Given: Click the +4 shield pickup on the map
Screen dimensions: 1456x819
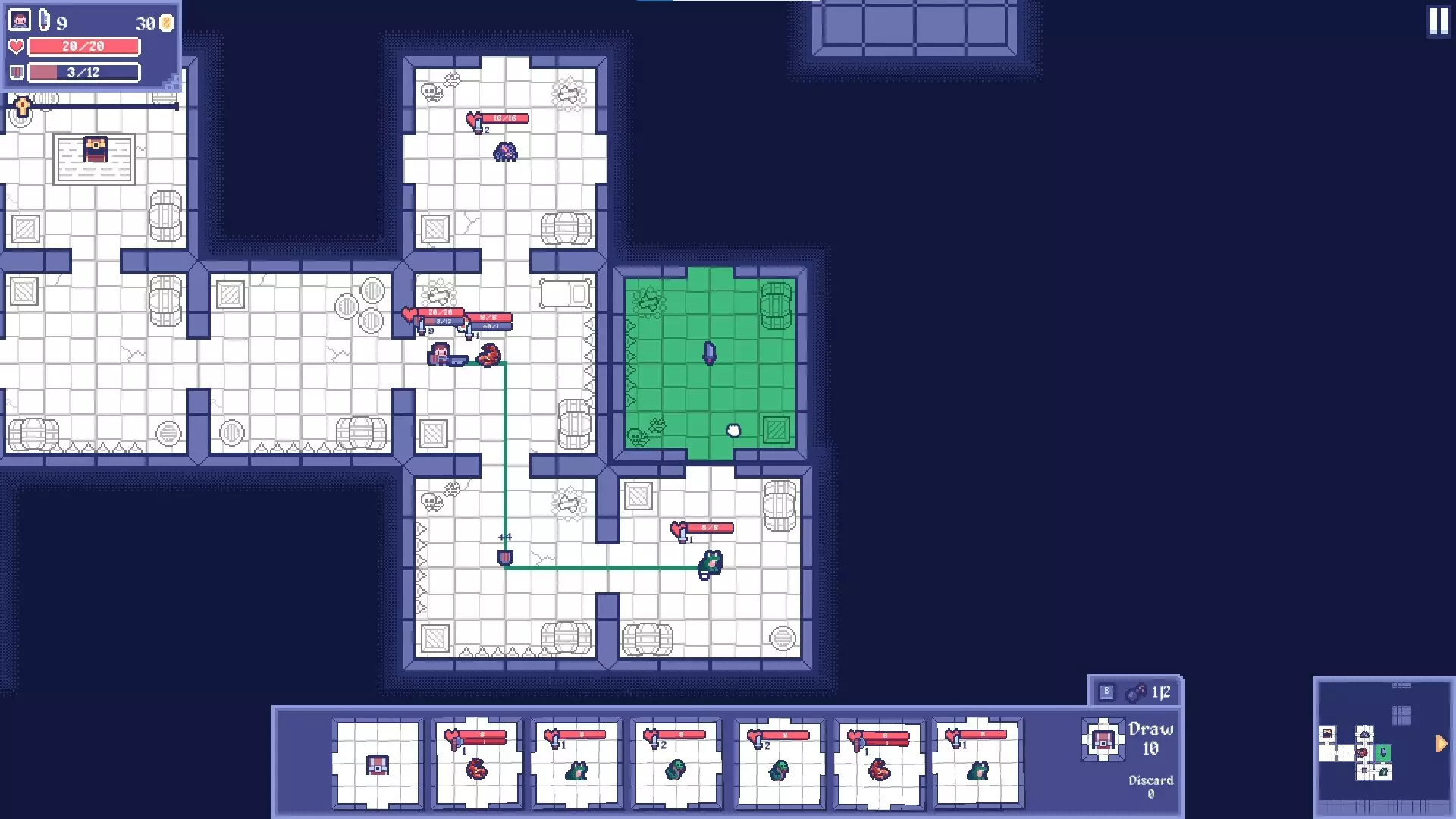Looking at the screenshot, I should [x=505, y=556].
